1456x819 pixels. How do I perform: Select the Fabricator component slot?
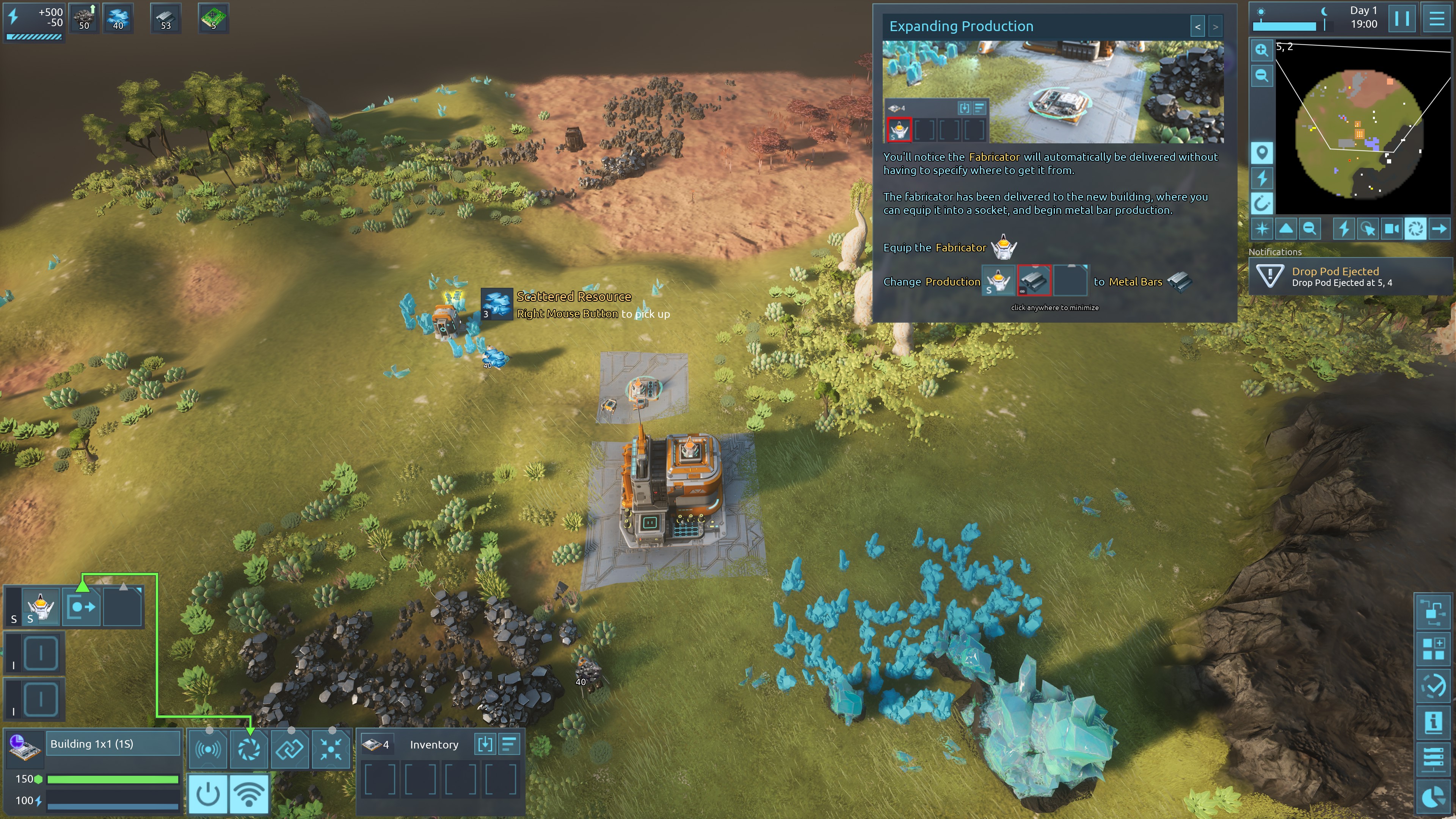[x=41, y=607]
